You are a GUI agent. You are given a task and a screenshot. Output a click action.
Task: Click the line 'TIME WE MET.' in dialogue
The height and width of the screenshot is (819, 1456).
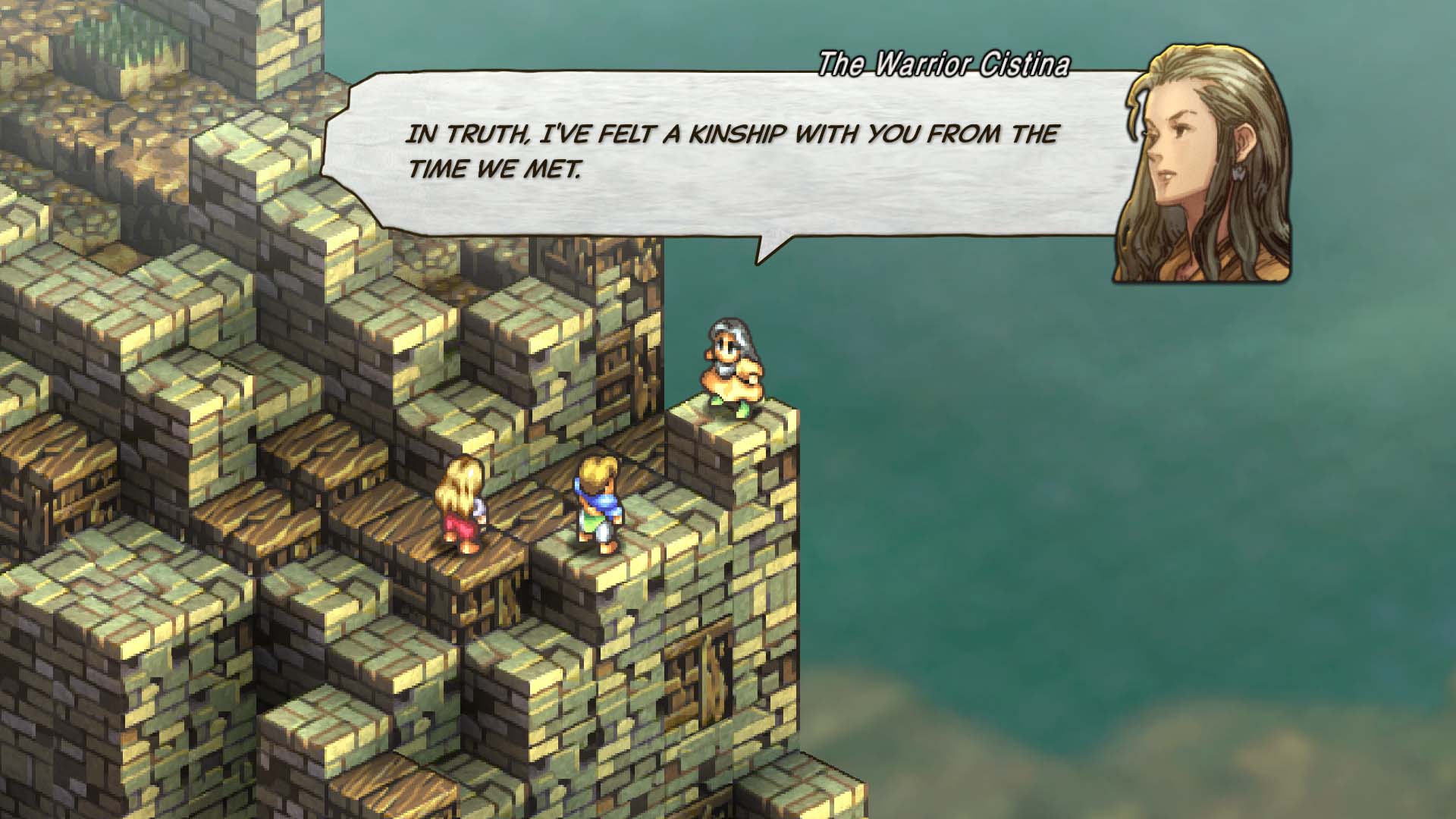click(x=497, y=168)
